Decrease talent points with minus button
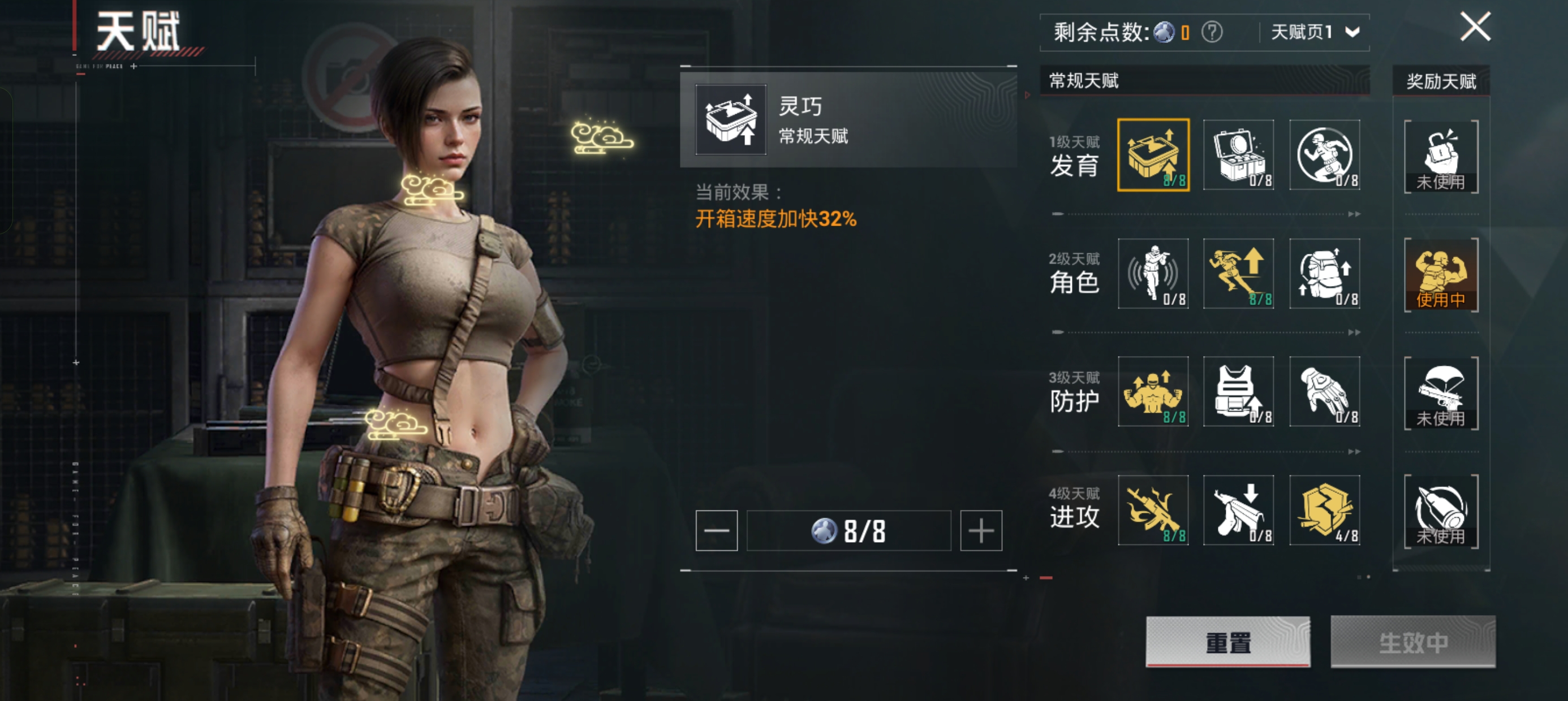The width and height of the screenshot is (1568, 701). pyautogui.click(x=717, y=531)
